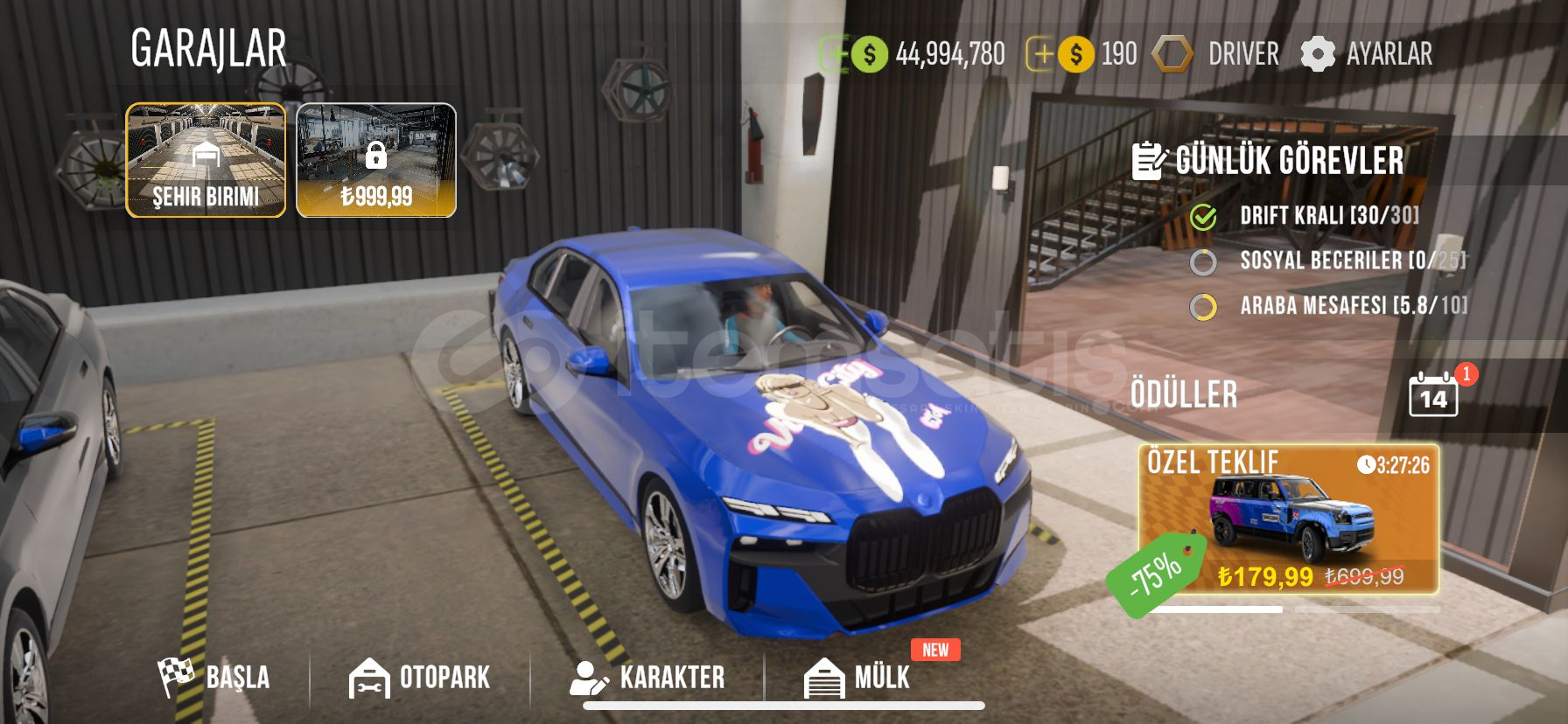
Task: Select the Şehir Birimi garage thumbnail
Action: [206, 160]
